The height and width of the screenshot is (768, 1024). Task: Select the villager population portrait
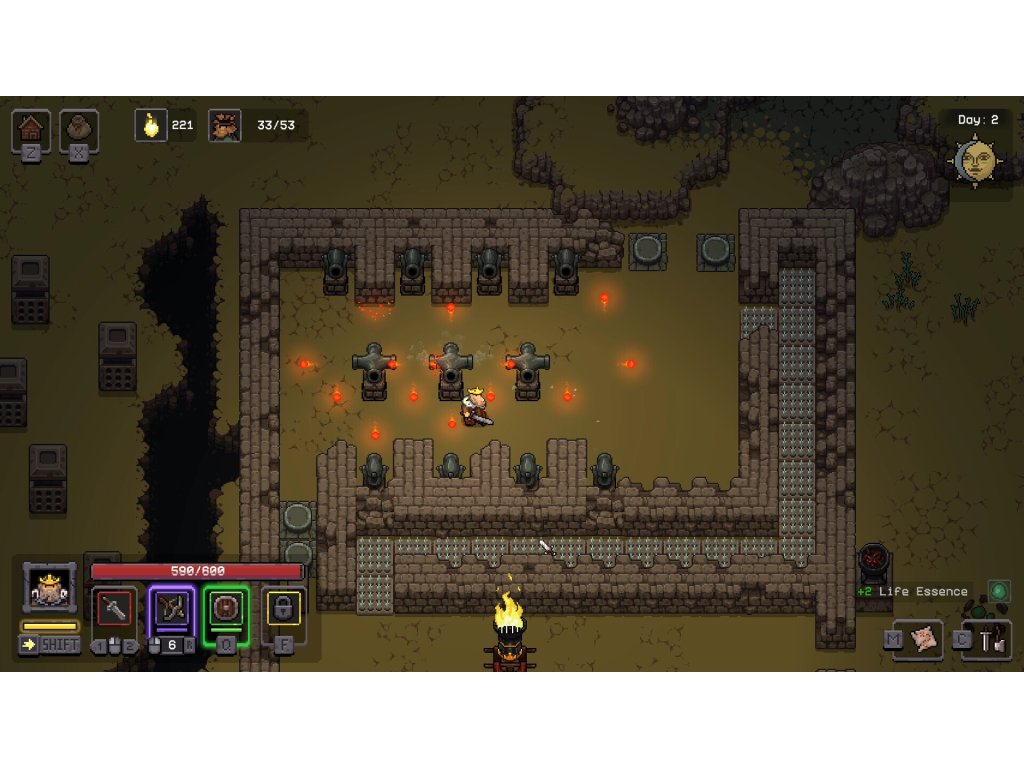pyautogui.click(x=225, y=126)
